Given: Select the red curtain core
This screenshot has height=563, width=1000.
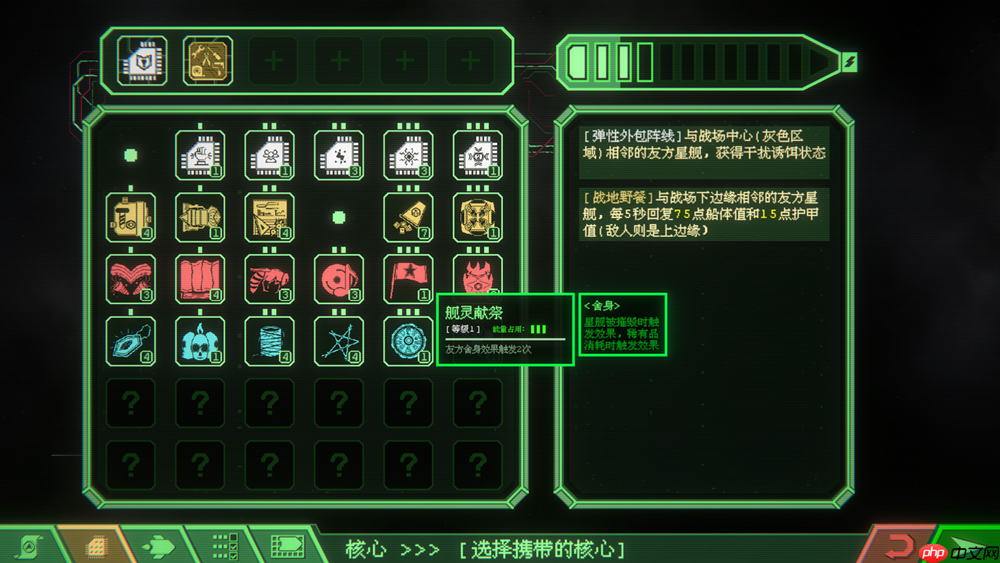Looking at the screenshot, I should click(200, 279).
